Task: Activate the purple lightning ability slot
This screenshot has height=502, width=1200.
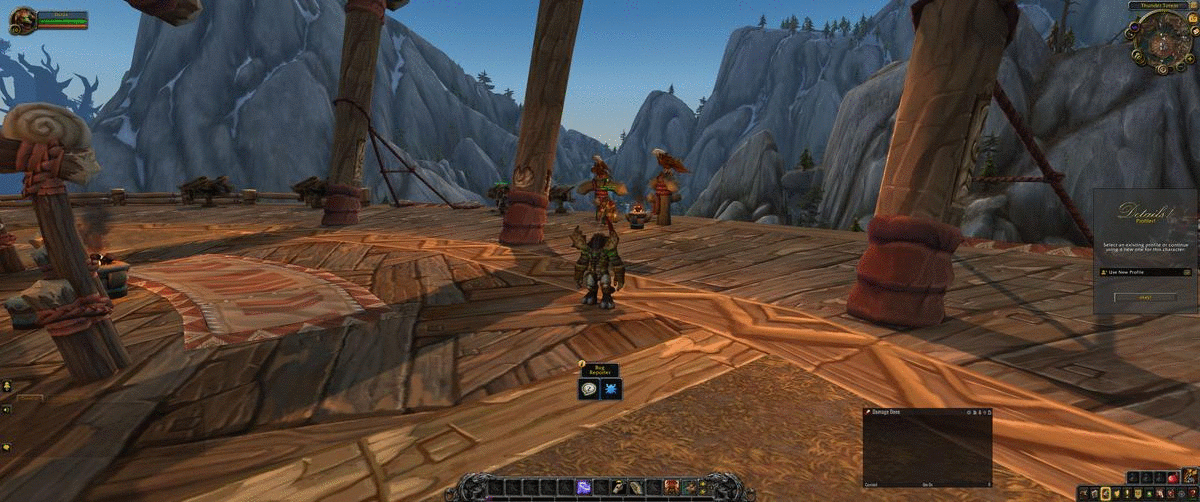Action: tap(583, 487)
